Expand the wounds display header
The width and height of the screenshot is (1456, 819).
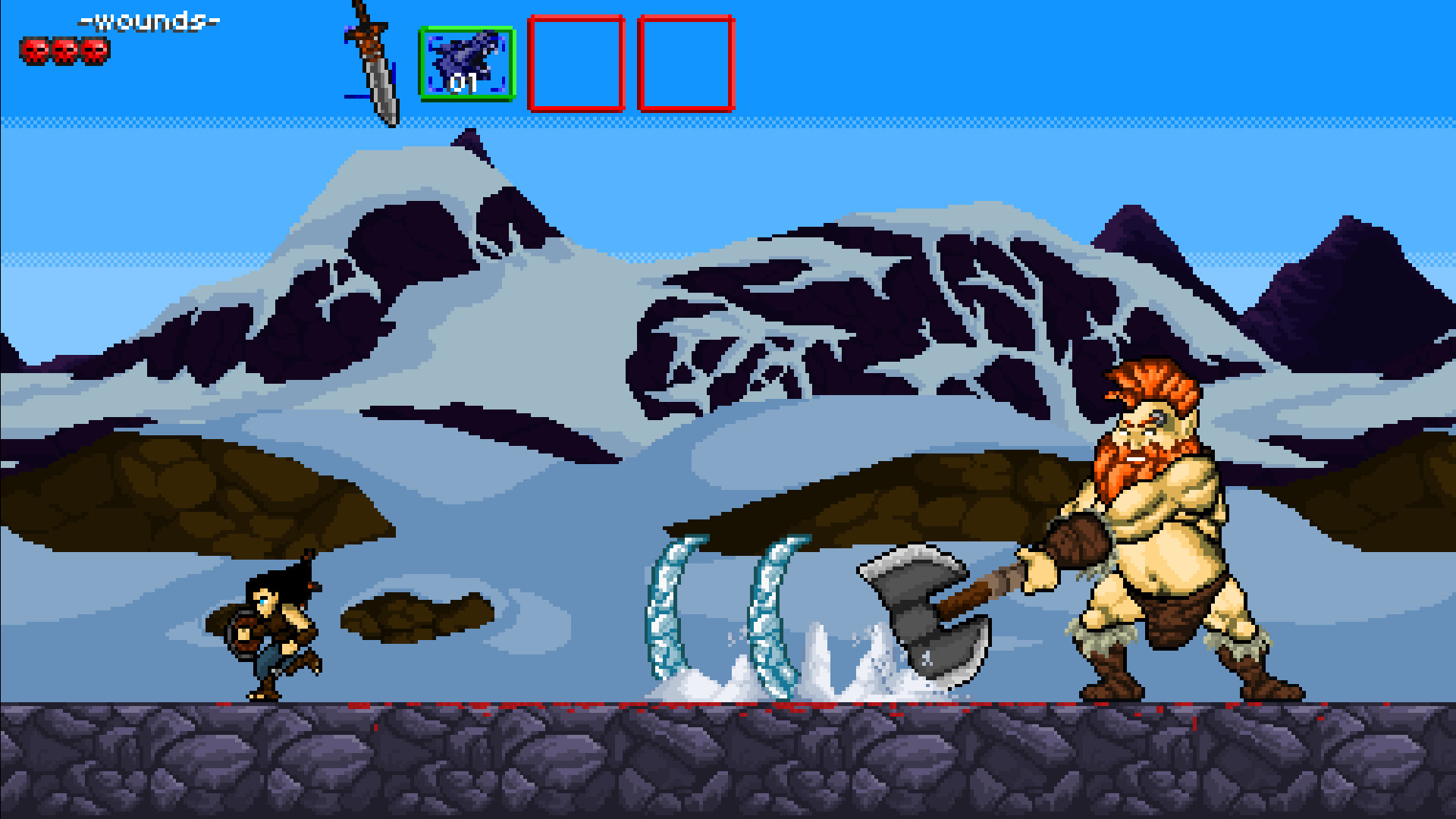(x=149, y=21)
